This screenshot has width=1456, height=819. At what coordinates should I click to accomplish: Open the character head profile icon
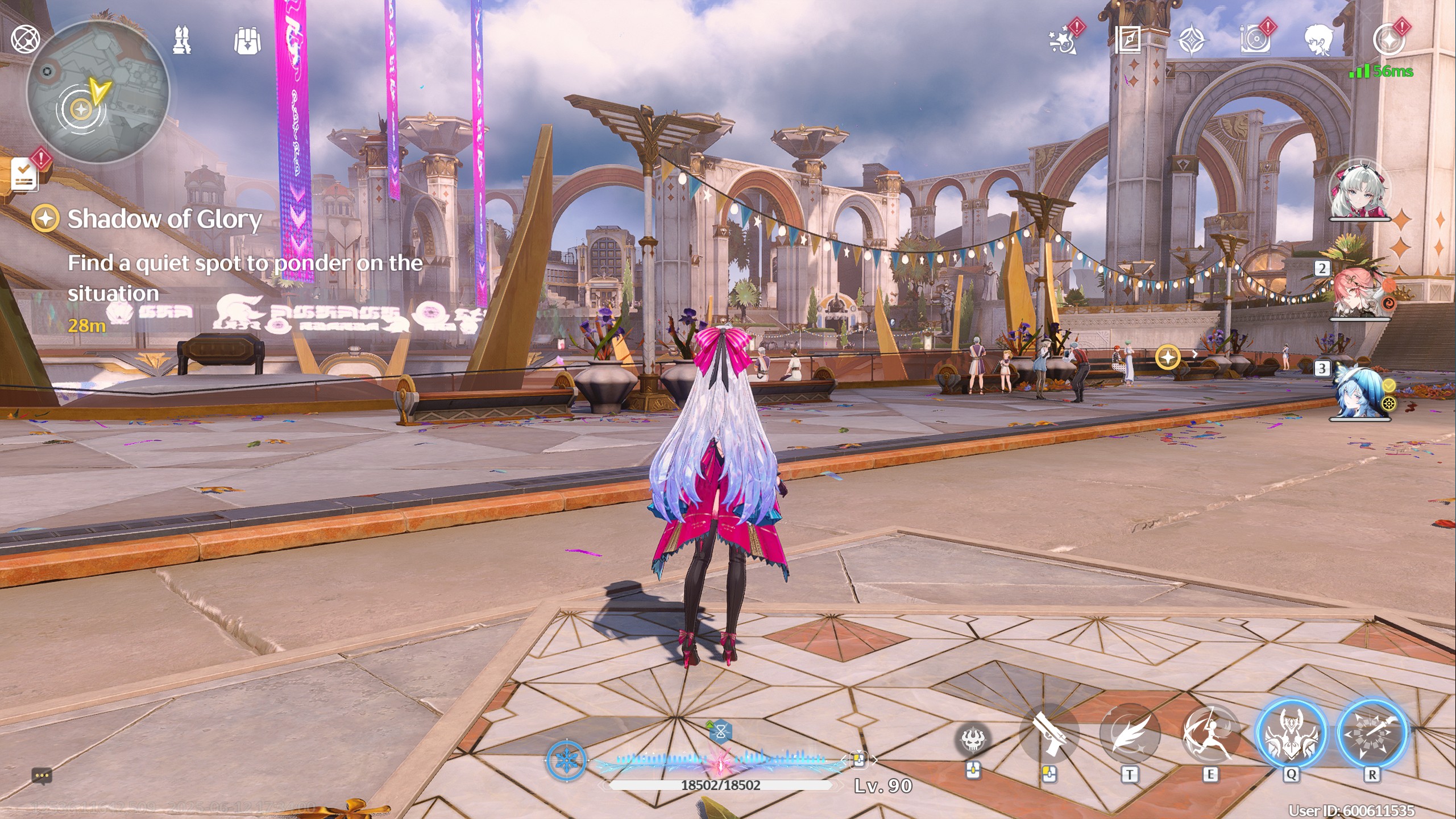click(1319, 40)
